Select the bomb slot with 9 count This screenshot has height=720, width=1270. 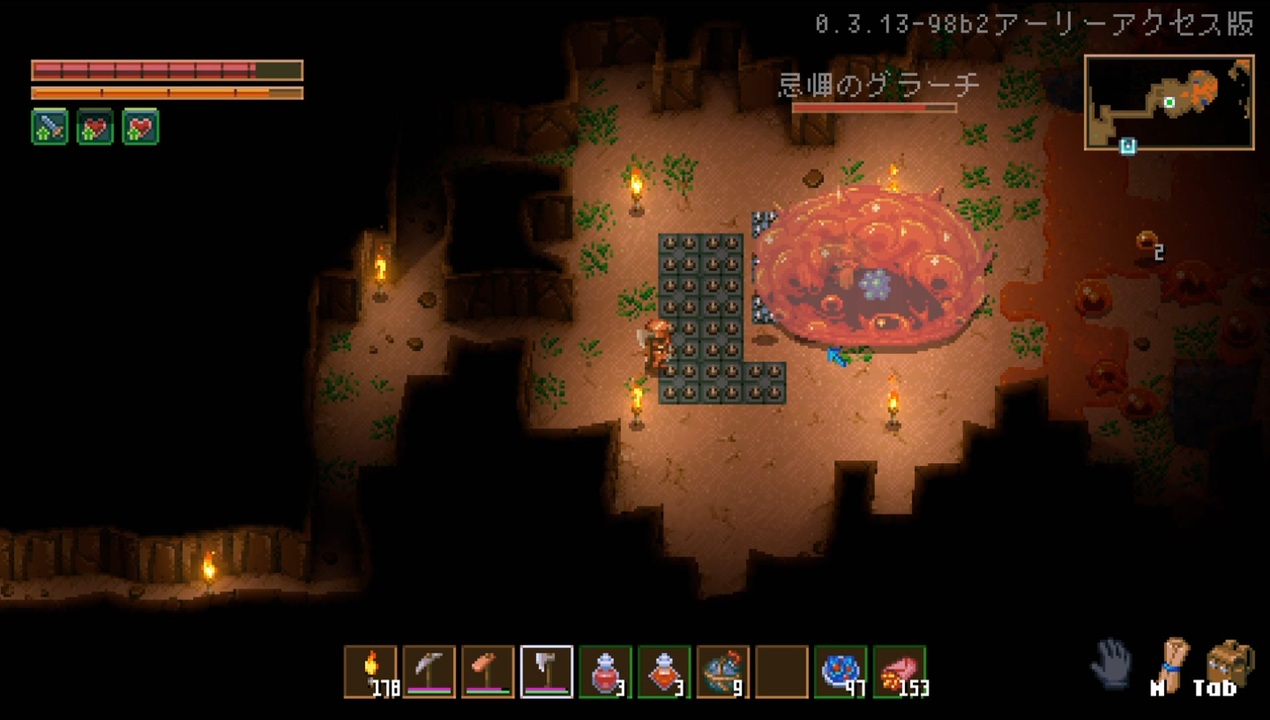723,671
